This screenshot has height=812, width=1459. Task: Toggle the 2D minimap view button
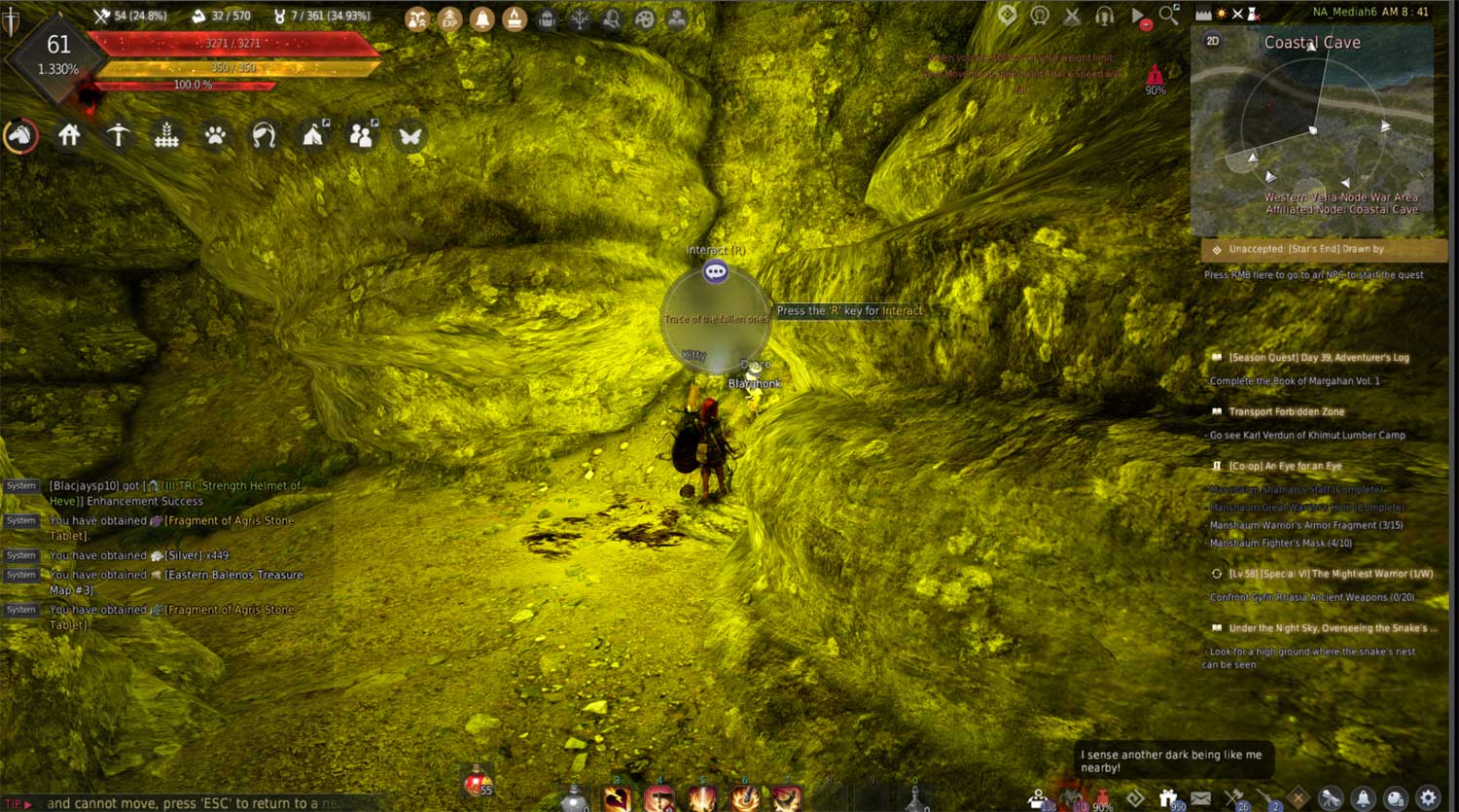tap(1213, 42)
